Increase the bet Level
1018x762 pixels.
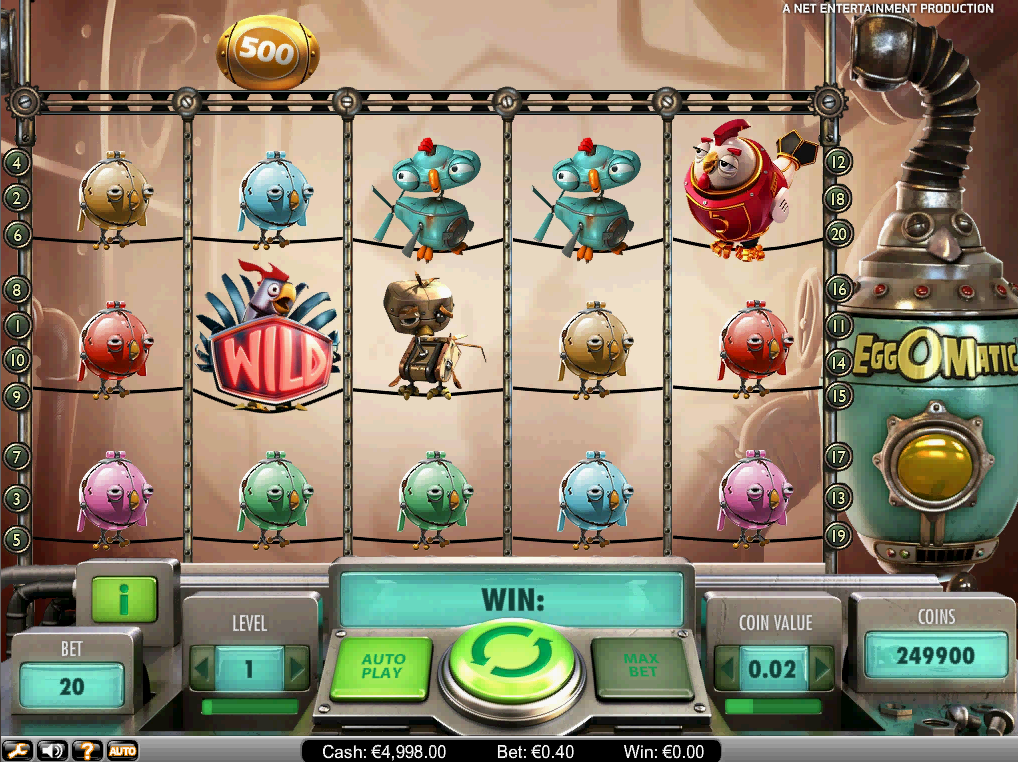(x=296, y=668)
